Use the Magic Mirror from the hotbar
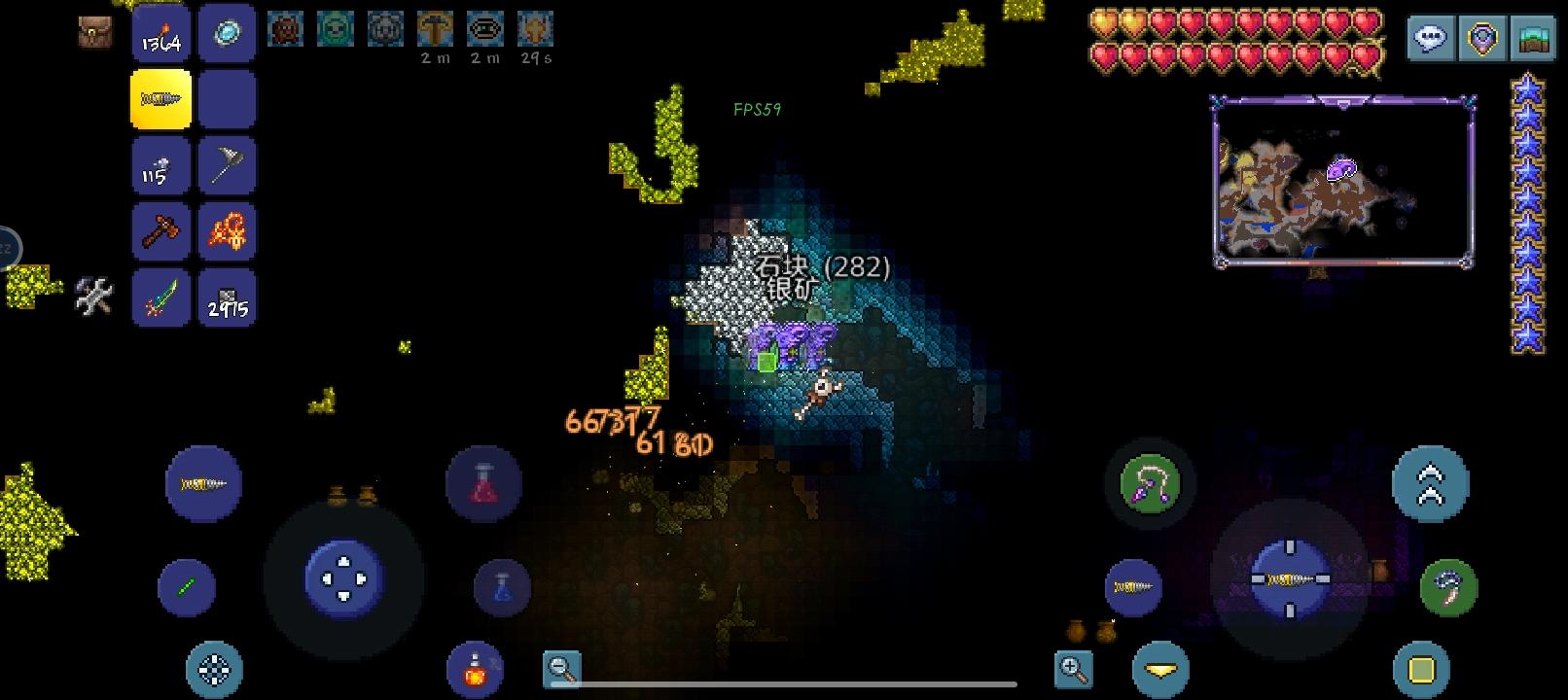This screenshot has height=700, width=1568. pyautogui.click(x=226, y=32)
